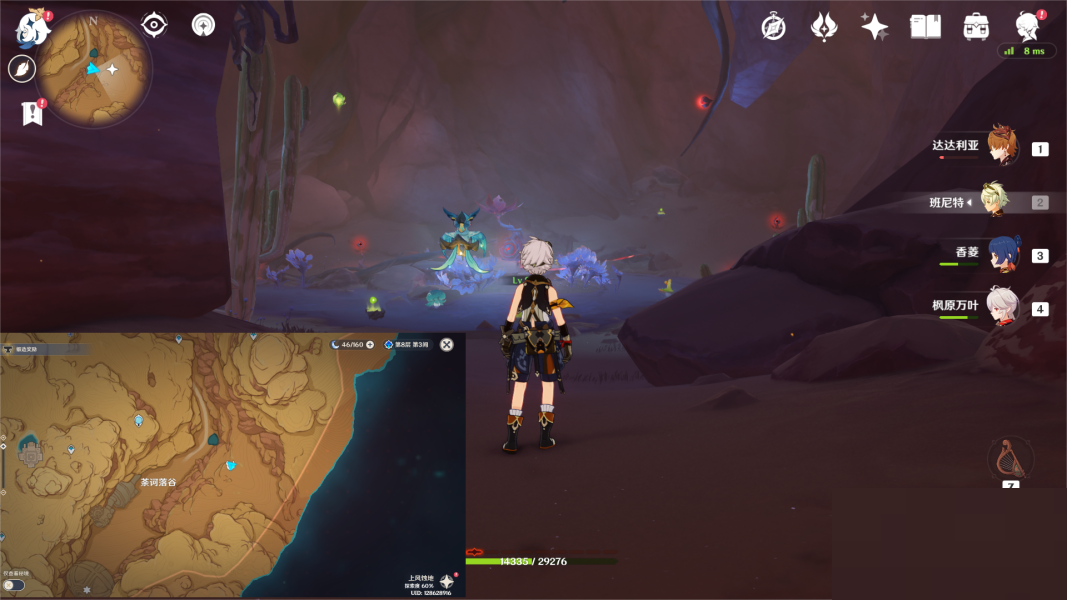This screenshot has height=600, width=1067.
Task: Click the 荼诃落谷 region label on map
Action: point(158,482)
